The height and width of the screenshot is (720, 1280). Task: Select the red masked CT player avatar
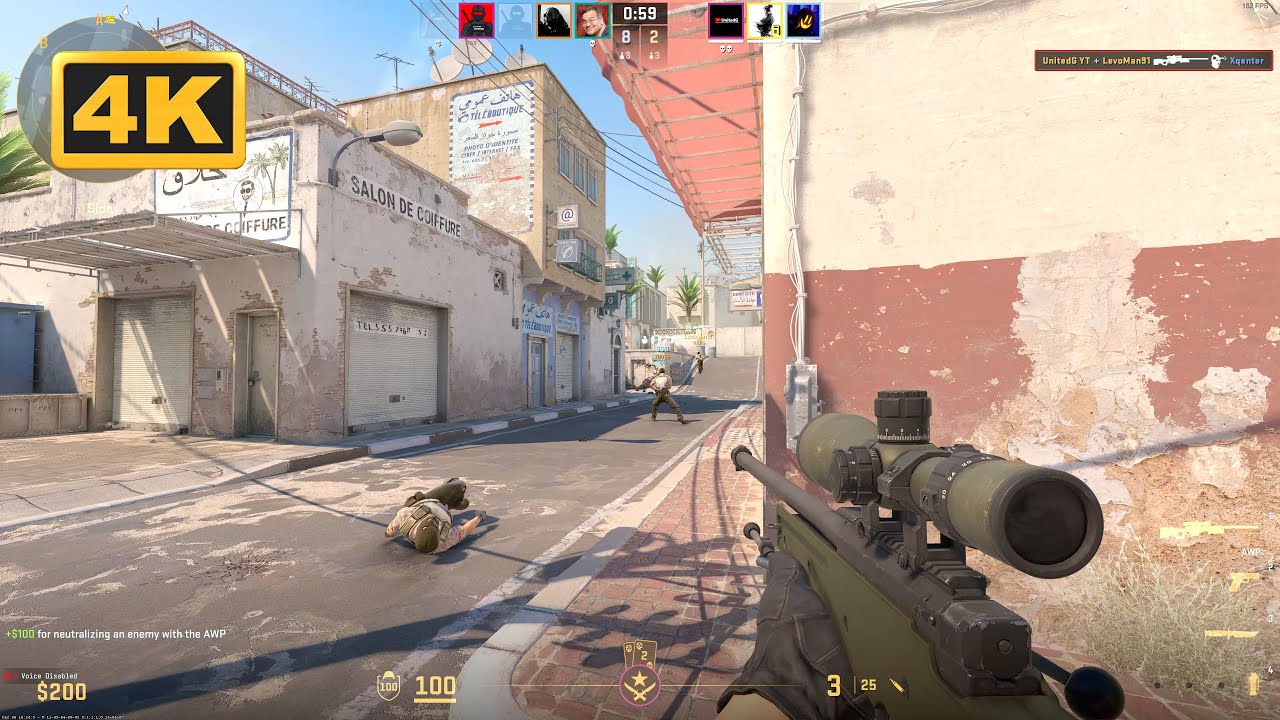tap(475, 22)
